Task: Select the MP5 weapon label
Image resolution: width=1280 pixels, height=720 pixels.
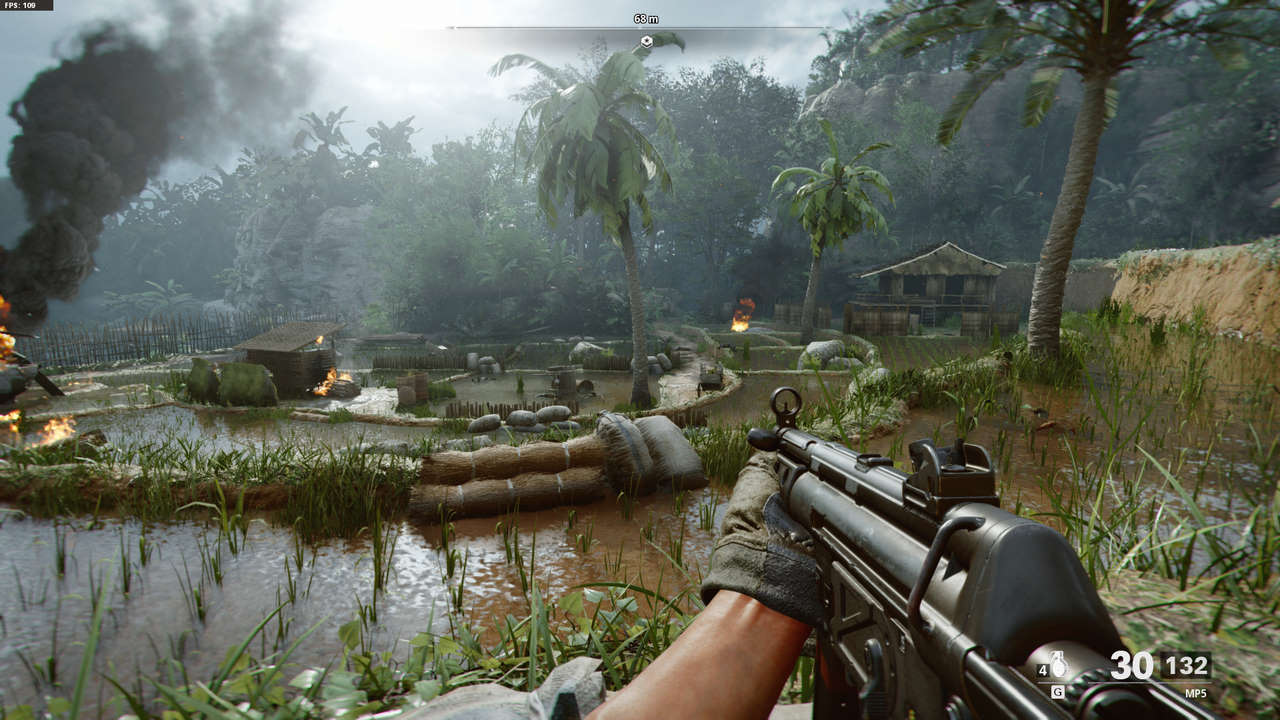Action: (x=1195, y=692)
